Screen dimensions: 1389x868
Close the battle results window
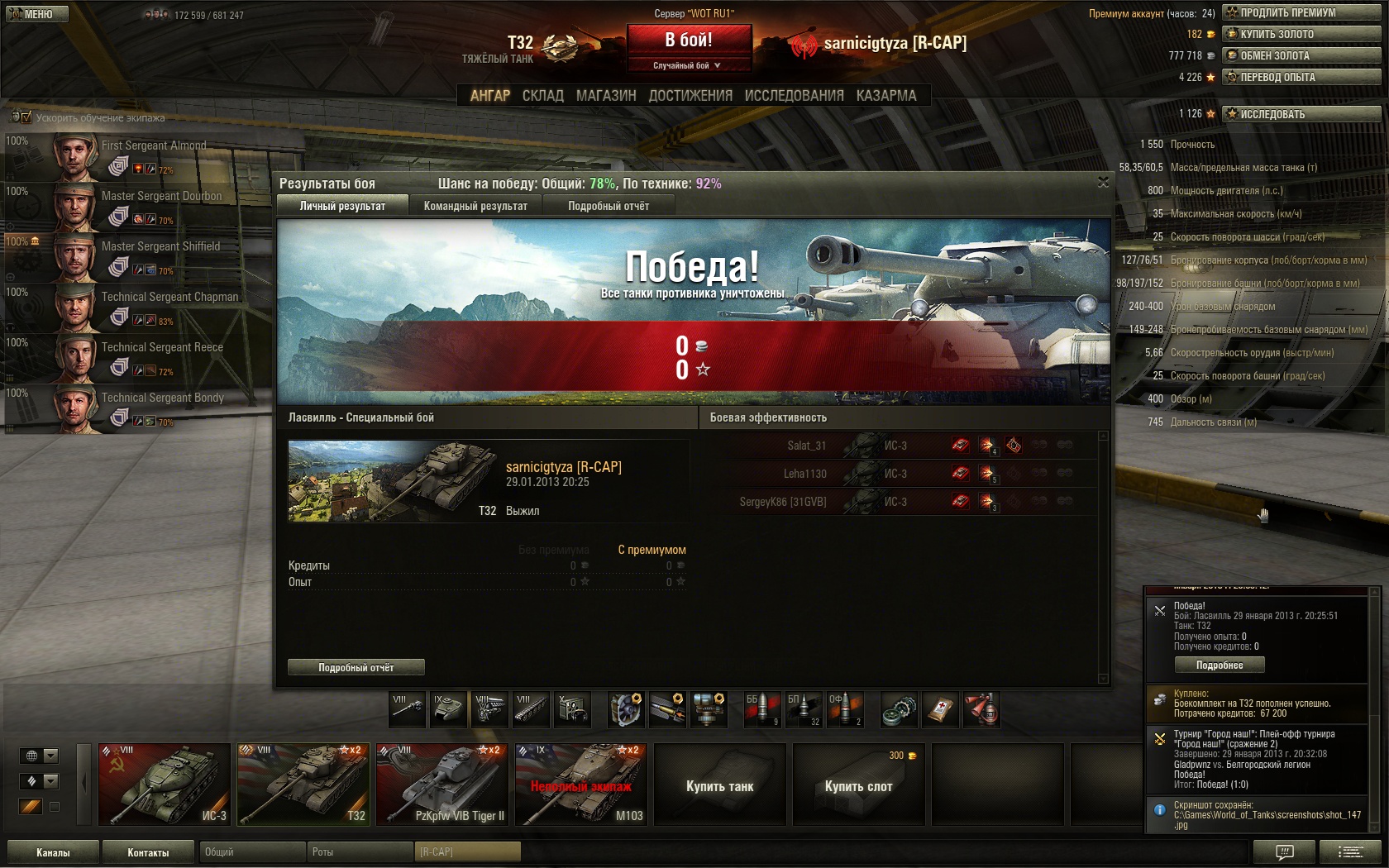1103,182
